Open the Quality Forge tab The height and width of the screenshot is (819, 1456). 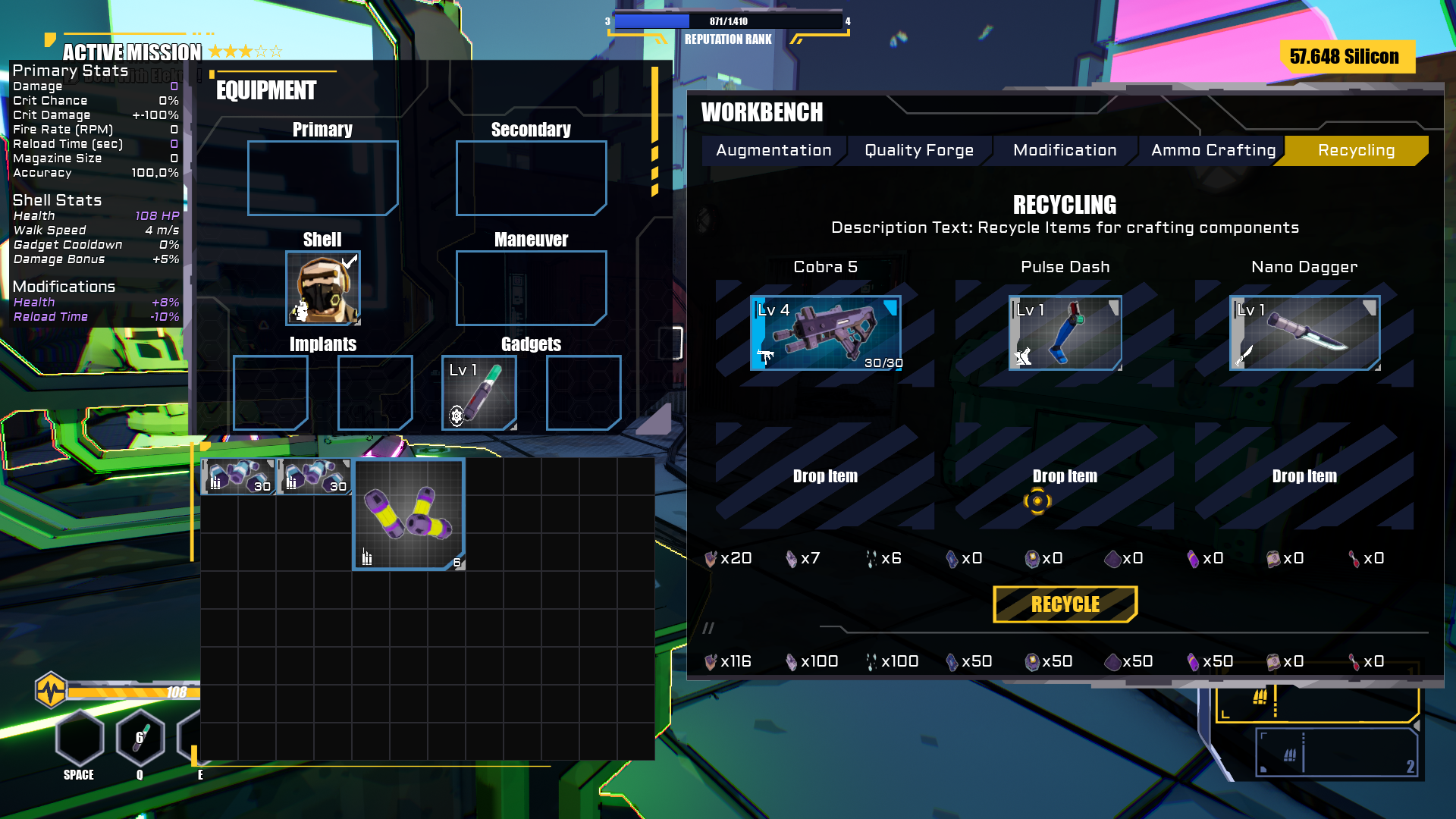pyautogui.click(x=917, y=150)
